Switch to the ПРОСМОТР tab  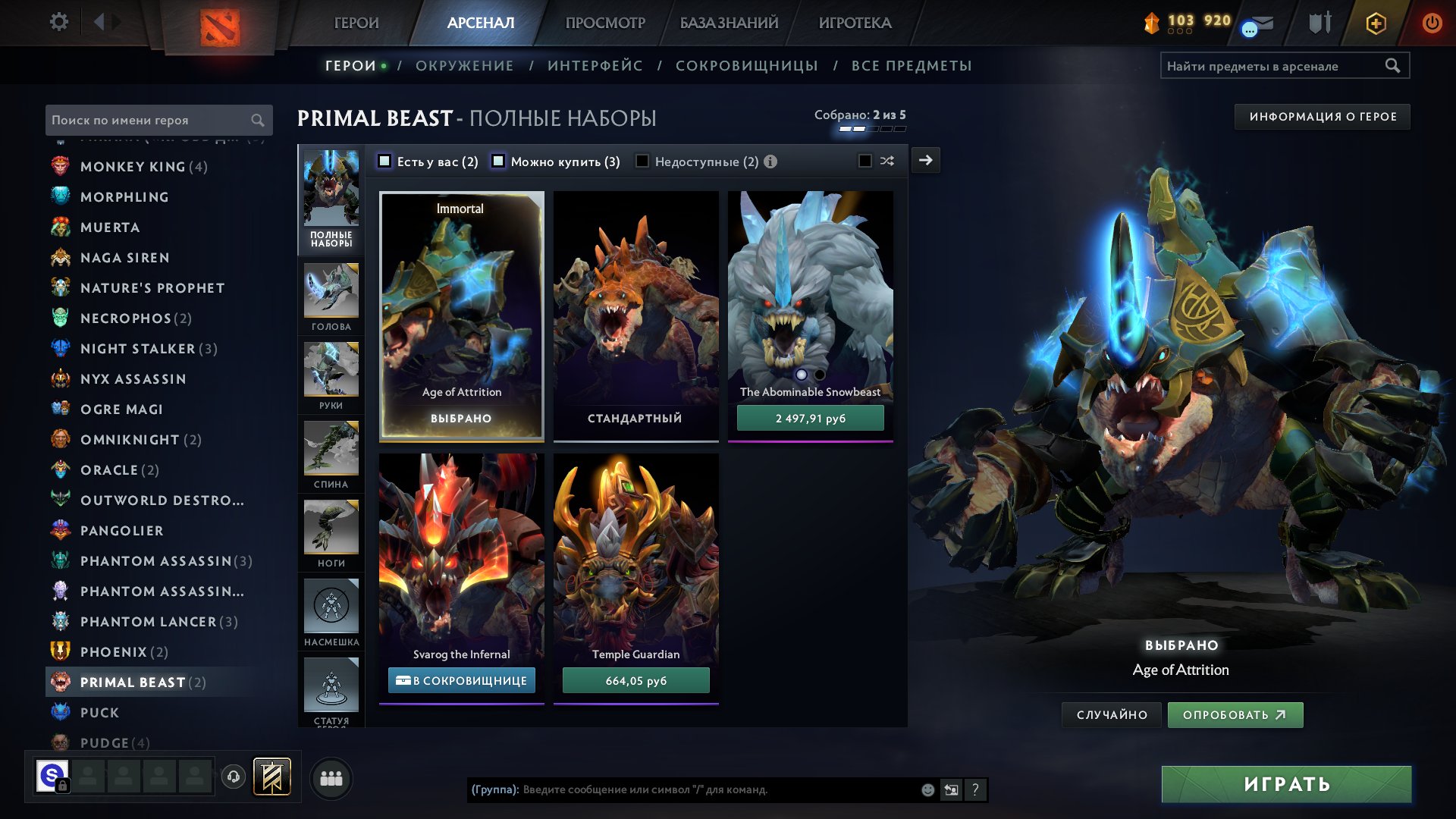click(604, 23)
